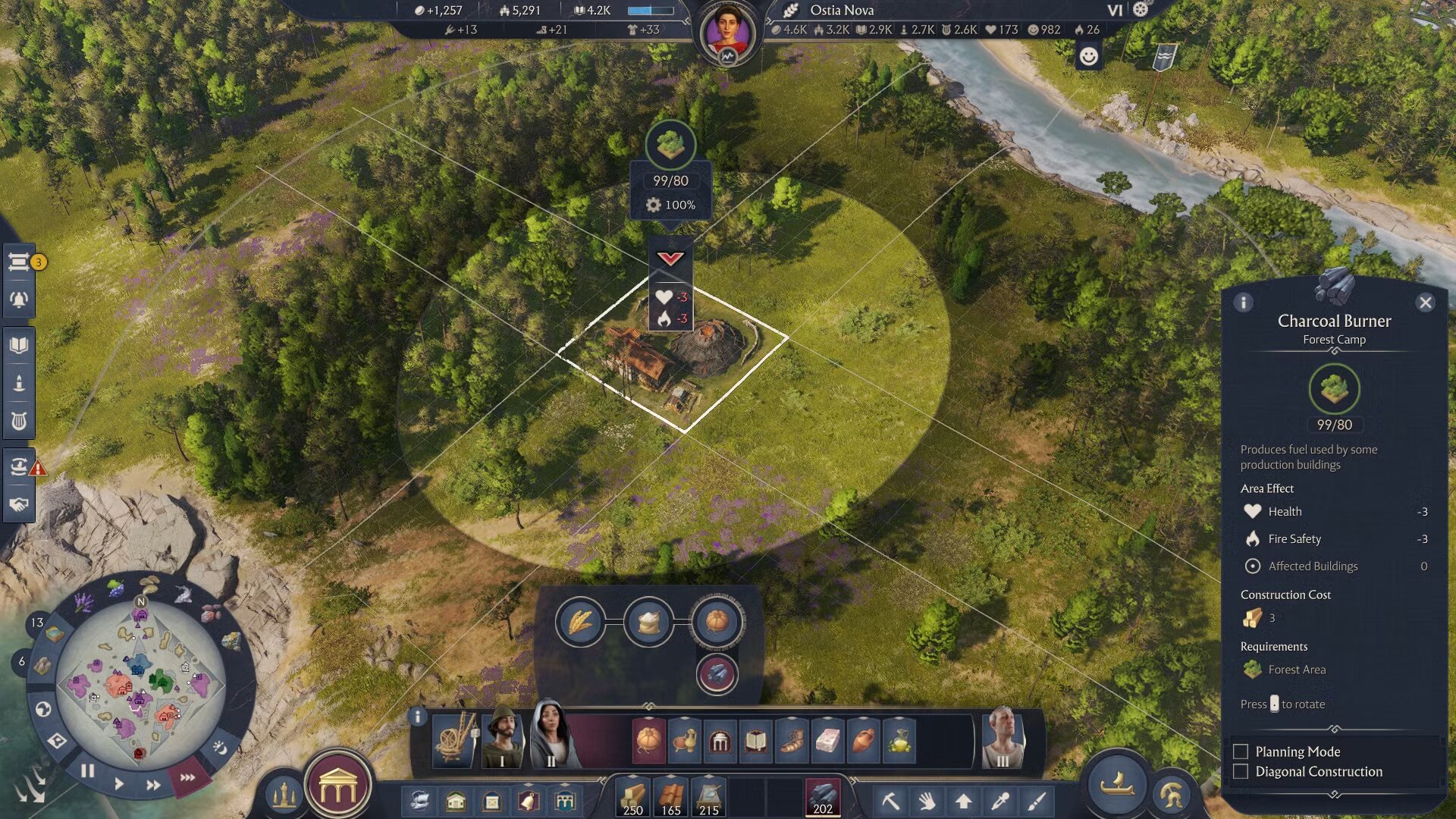
Task: Open the quest log scroll with badge 3
Action: [19, 264]
